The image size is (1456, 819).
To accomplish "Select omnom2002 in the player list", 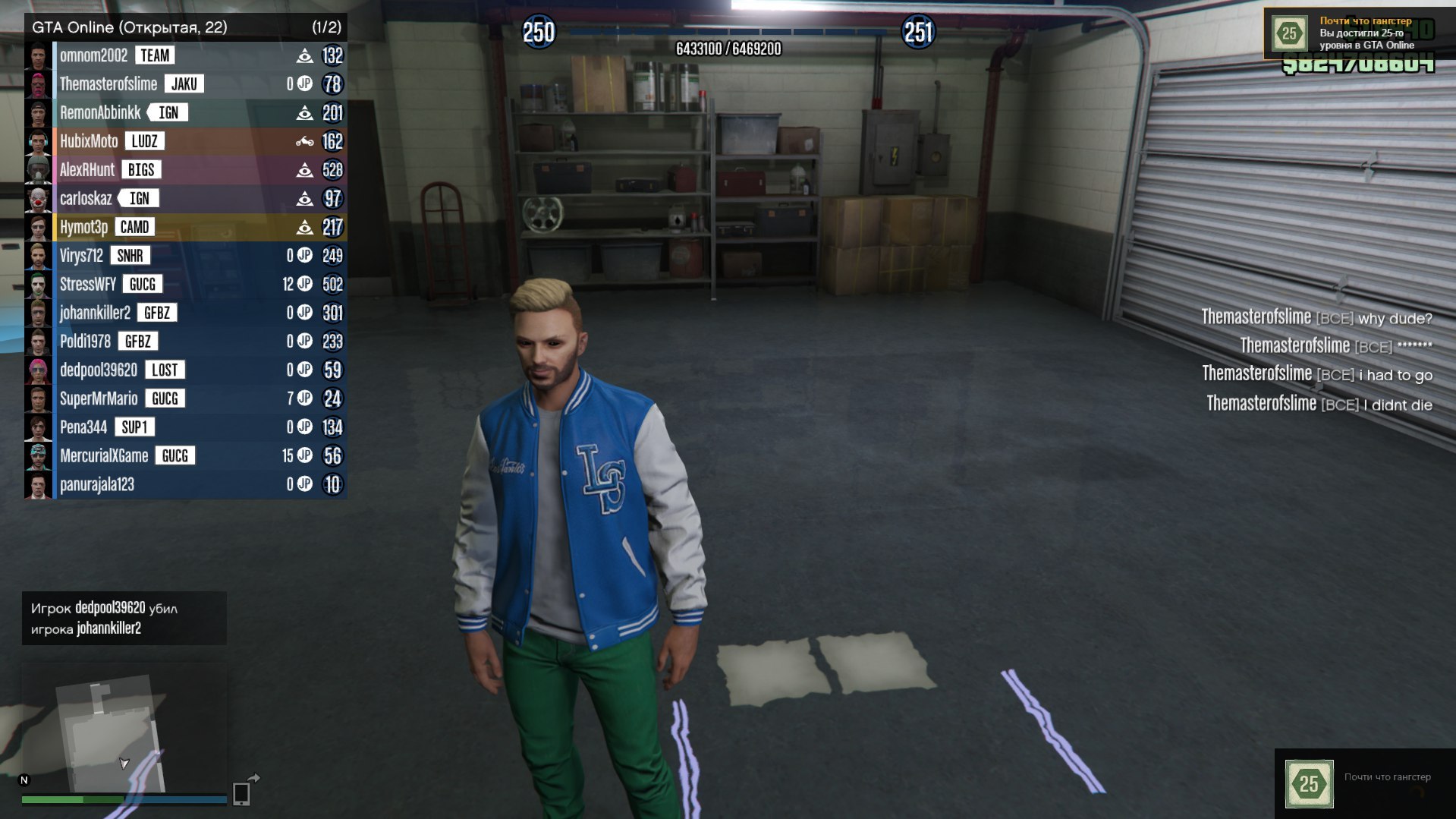I will point(94,55).
